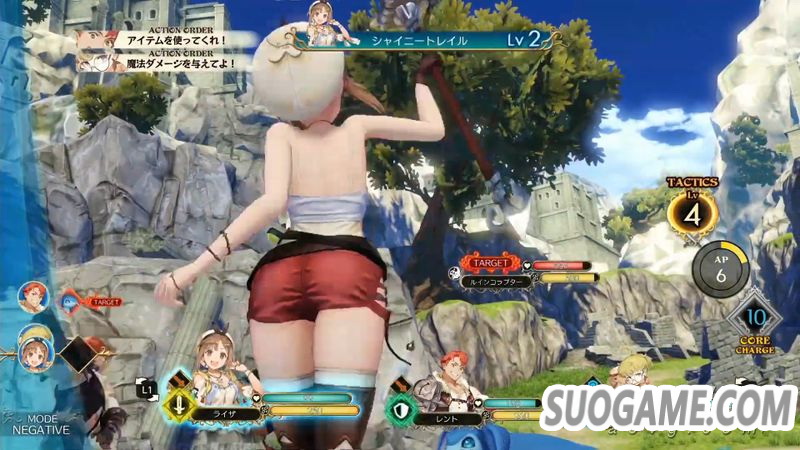Click the item-use Action Order request
800x450 pixels.
pos(170,40)
